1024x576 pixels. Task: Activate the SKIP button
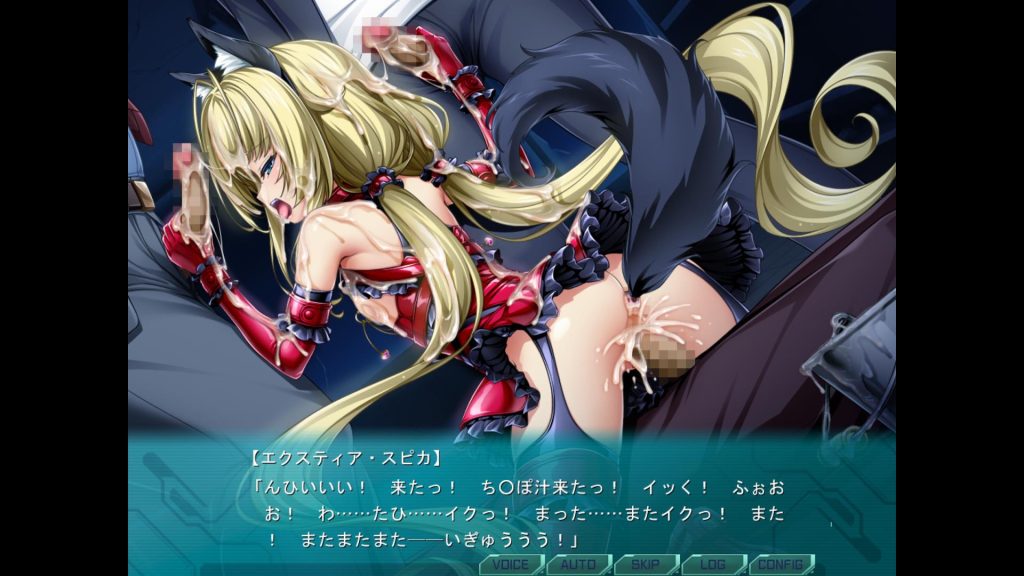[646, 564]
